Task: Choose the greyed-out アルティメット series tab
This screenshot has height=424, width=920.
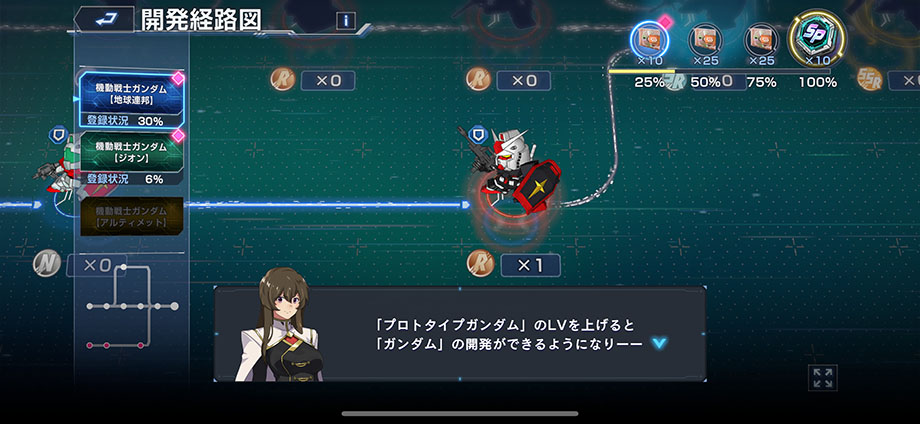Action: point(131,214)
